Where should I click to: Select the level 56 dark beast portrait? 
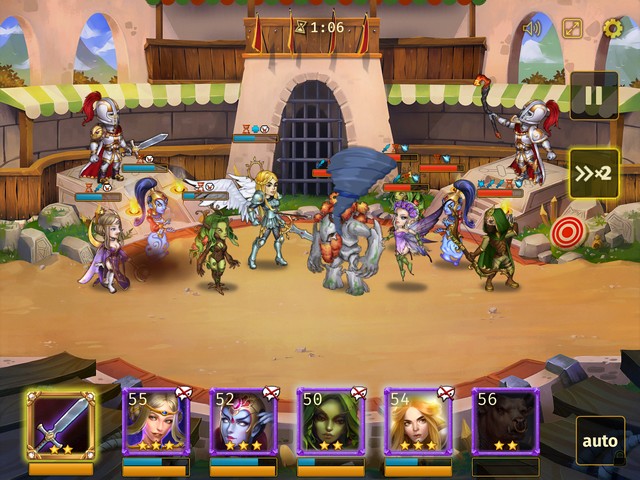pos(505,422)
